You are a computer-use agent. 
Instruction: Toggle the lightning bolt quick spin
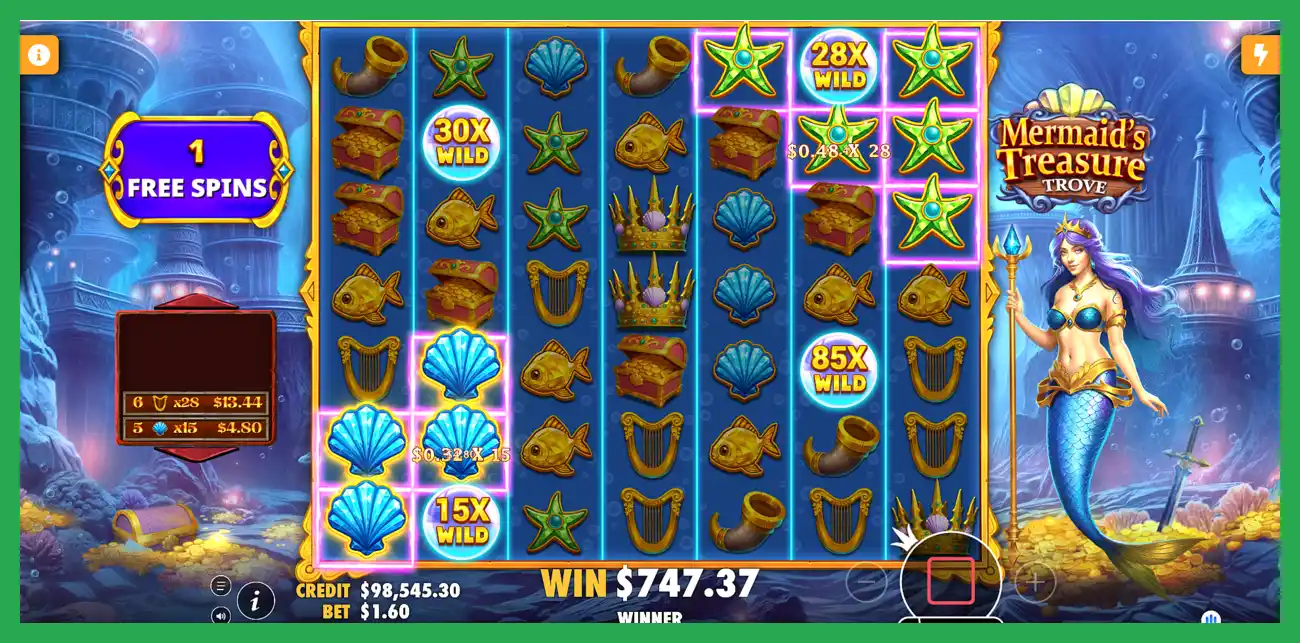tap(1260, 54)
